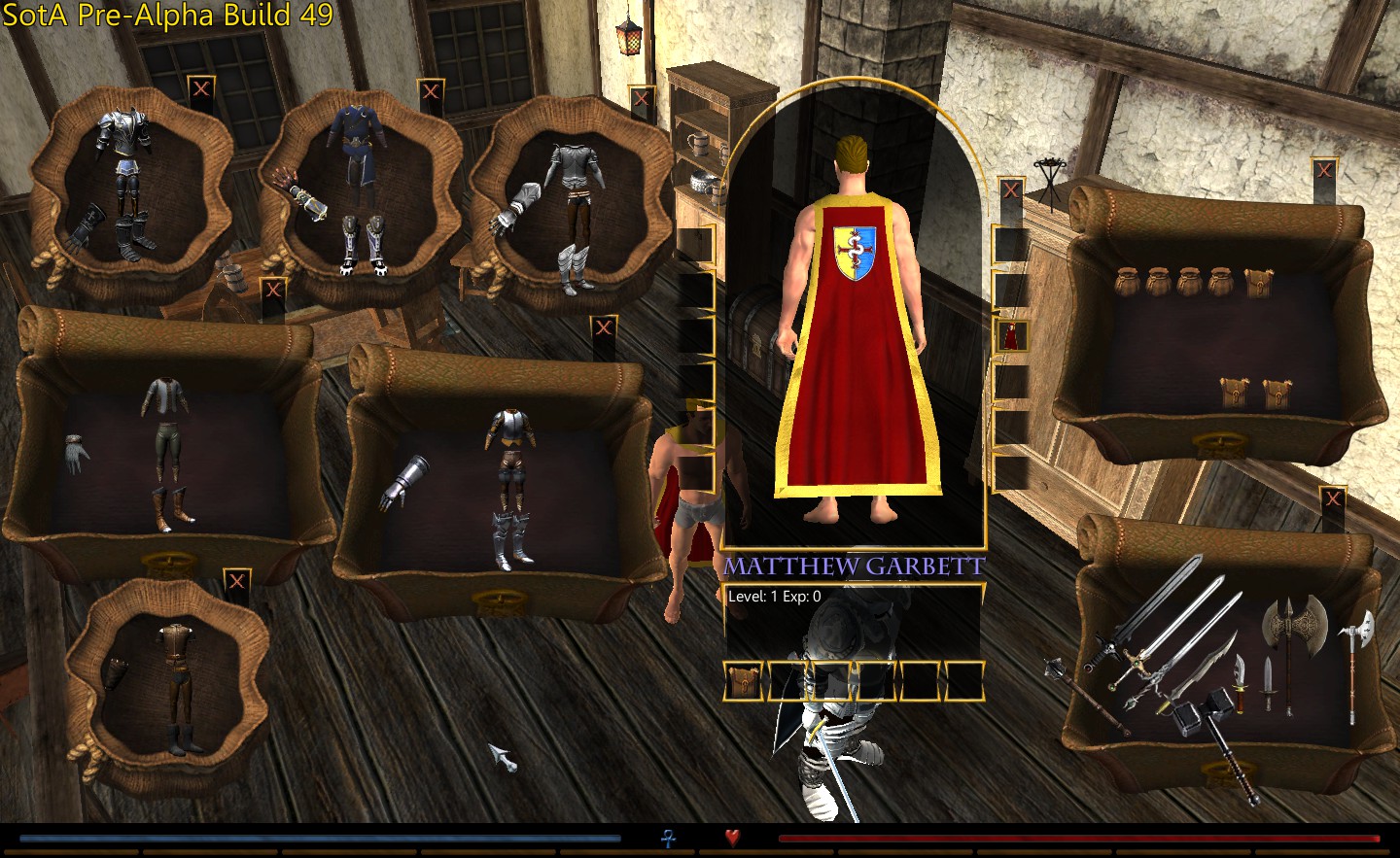
Task: Close the blue robe armor bag
Action: tap(431, 92)
